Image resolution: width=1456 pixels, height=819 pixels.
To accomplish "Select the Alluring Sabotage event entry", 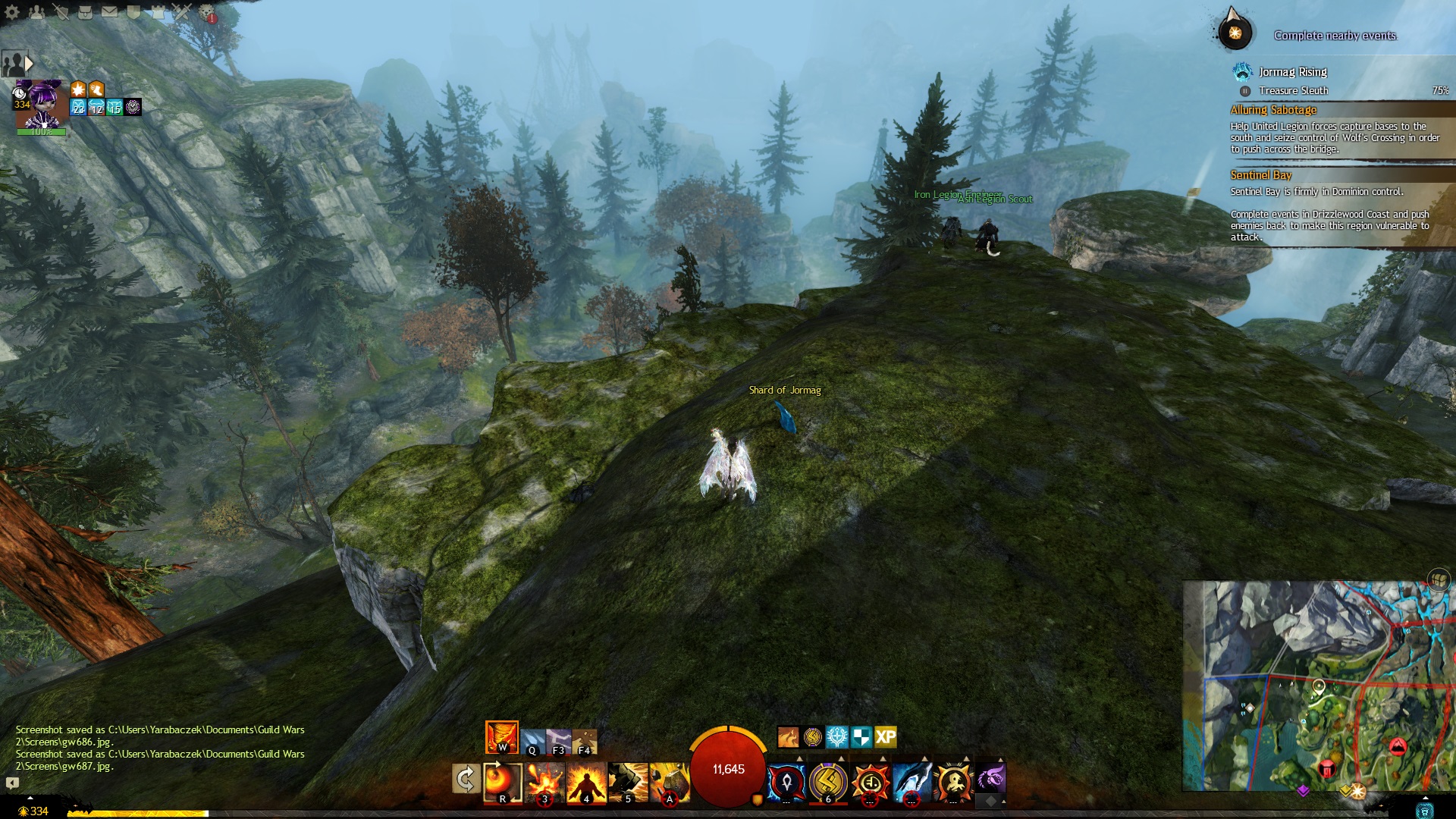I will (1273, 110).
